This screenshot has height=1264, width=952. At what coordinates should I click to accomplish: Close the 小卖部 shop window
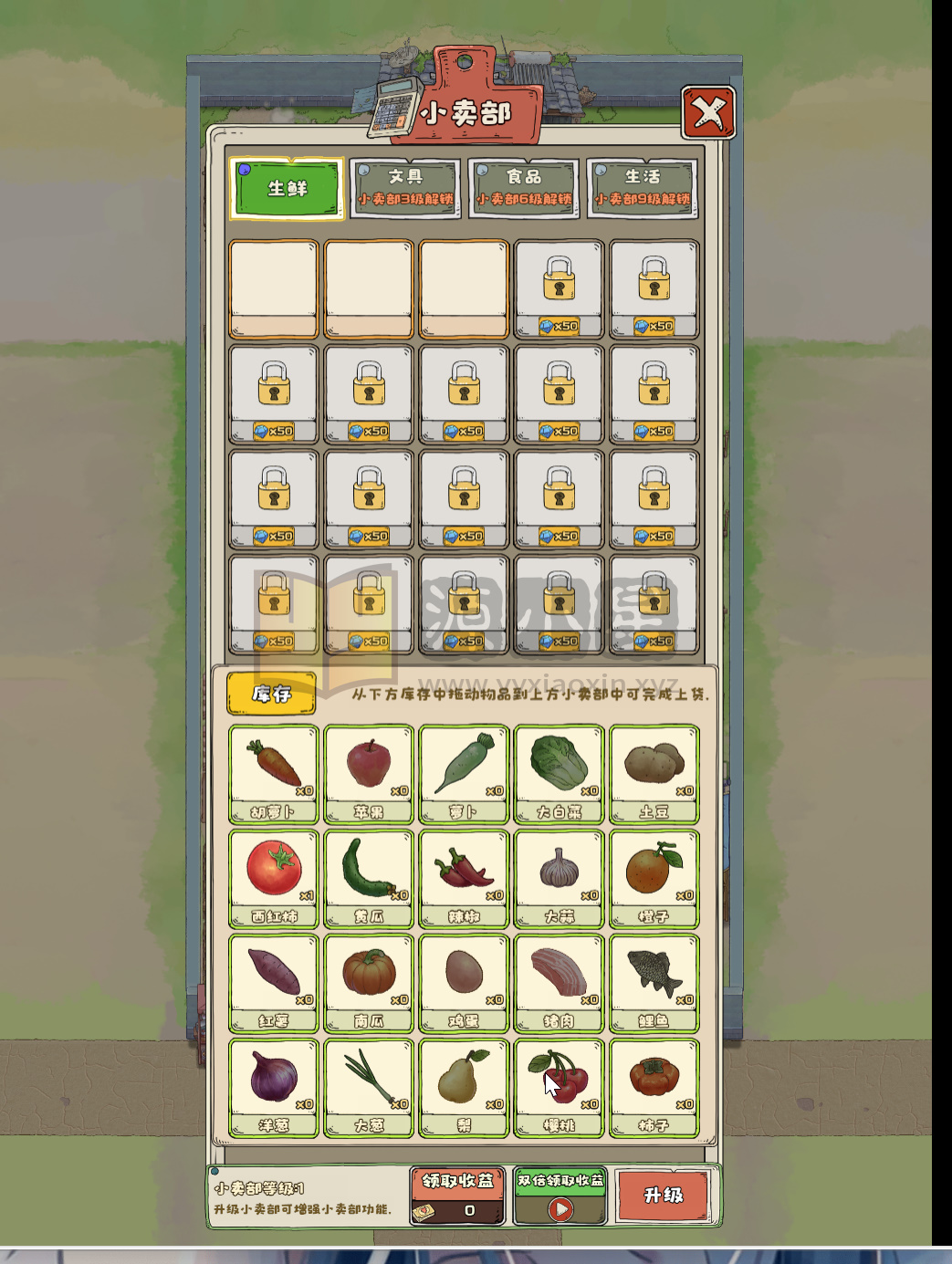(x=708, y=113)
